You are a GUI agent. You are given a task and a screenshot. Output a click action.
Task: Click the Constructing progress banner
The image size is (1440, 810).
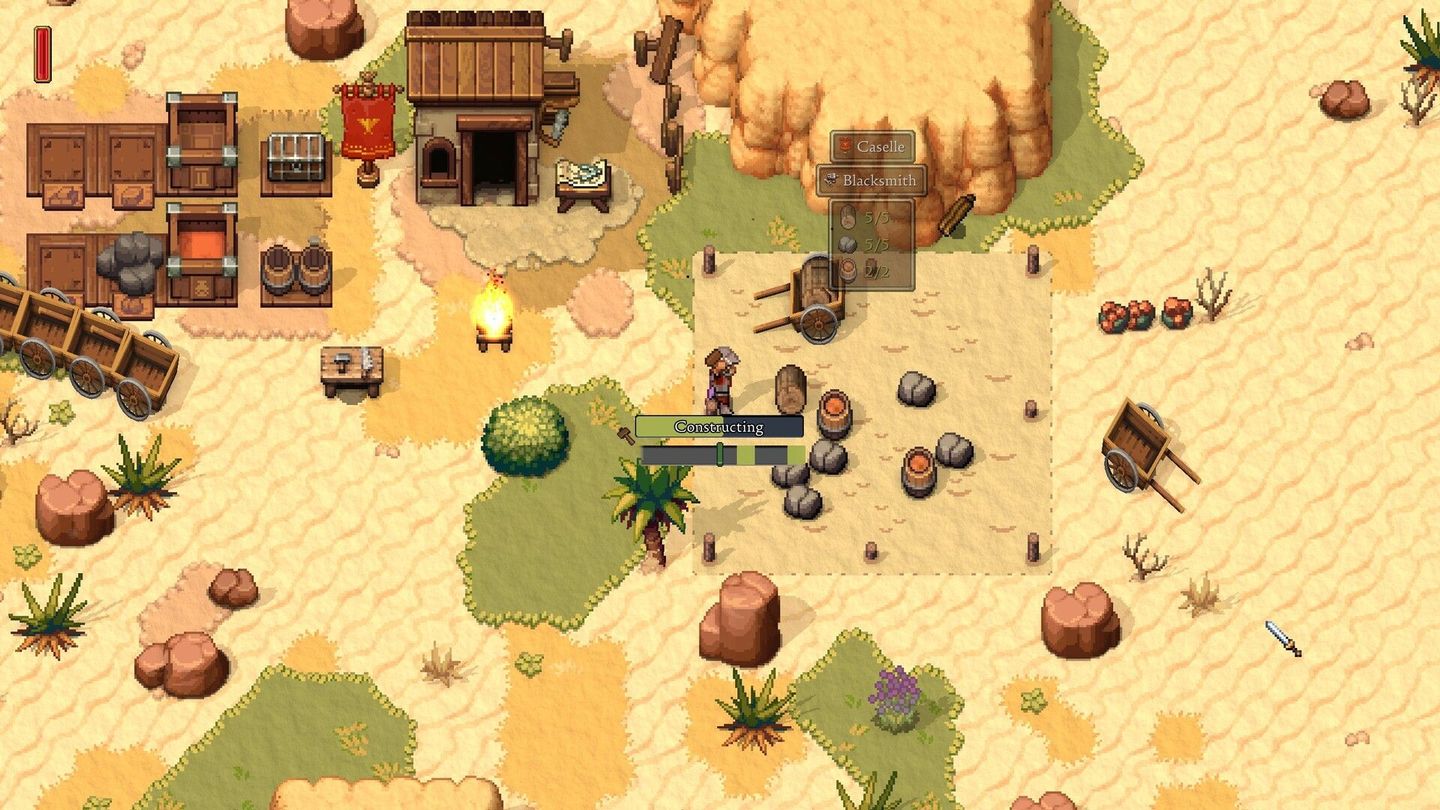point(720,426)
